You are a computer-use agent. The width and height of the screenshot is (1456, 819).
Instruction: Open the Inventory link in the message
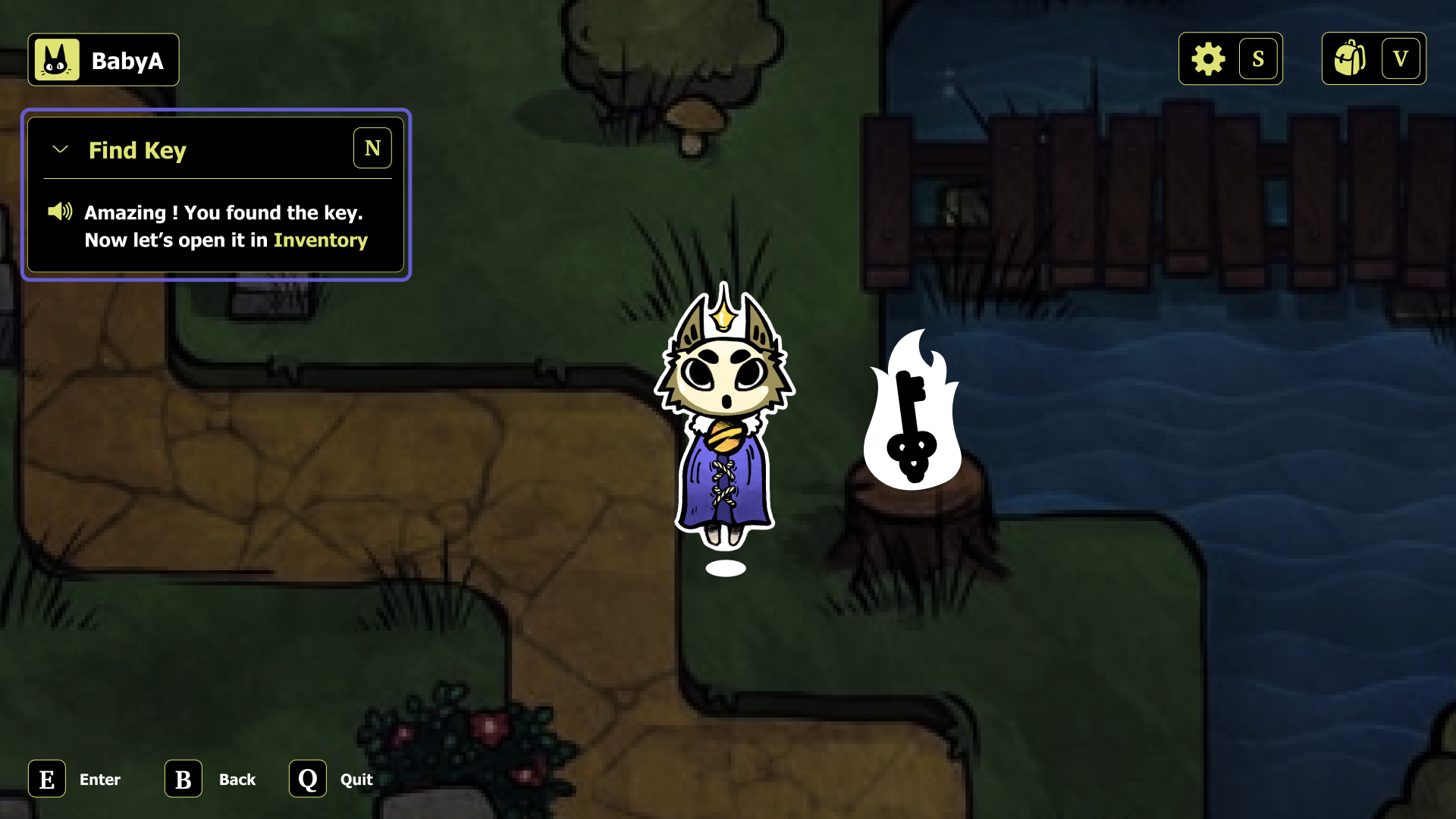pos(321,240)
